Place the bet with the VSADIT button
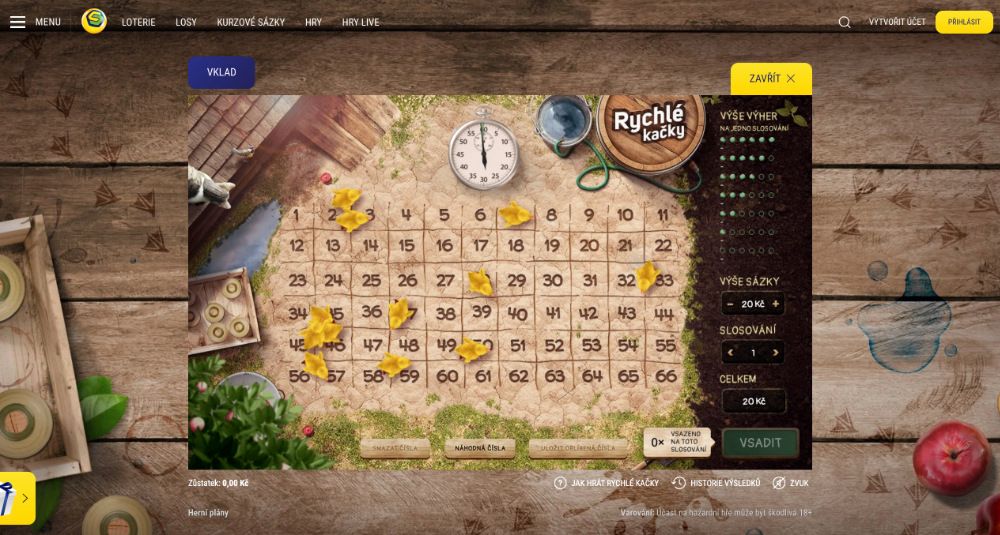This screenshot has width=1000, height=535. [760, 442]
